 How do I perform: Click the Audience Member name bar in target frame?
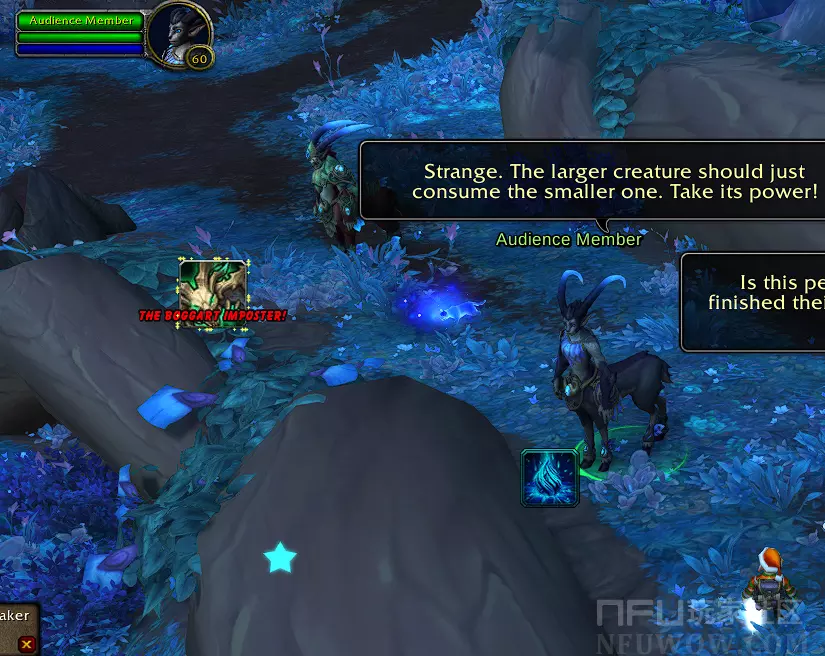coord(80,20)
